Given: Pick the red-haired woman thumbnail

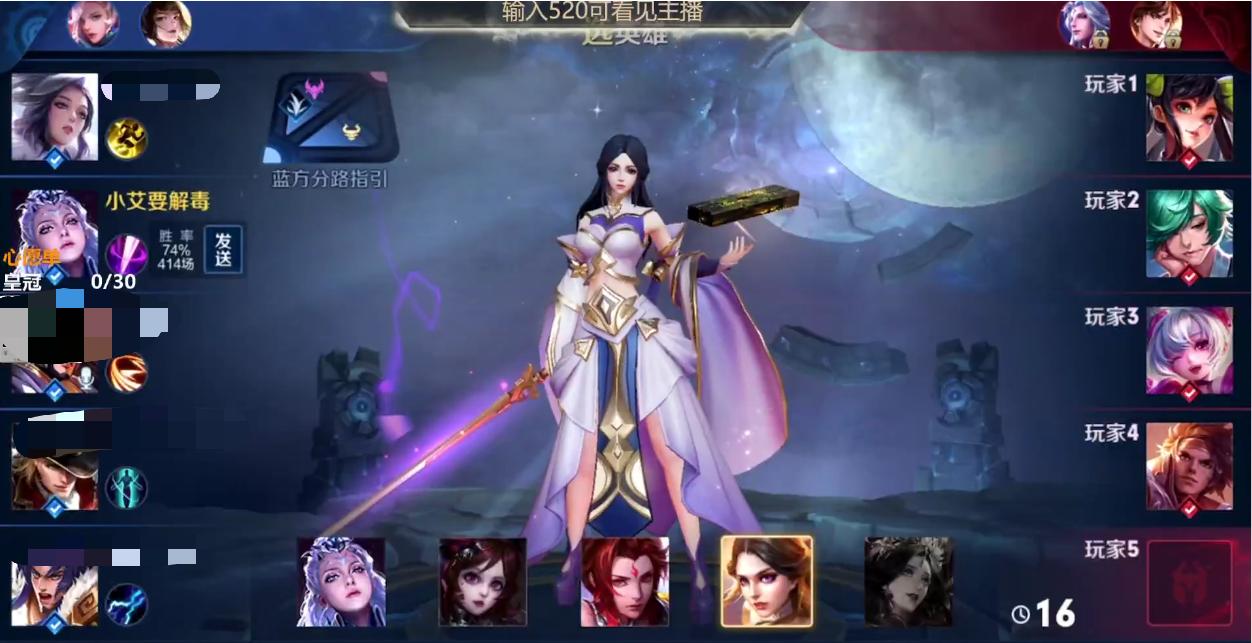Looking at the screenshot, I should 625,582.
